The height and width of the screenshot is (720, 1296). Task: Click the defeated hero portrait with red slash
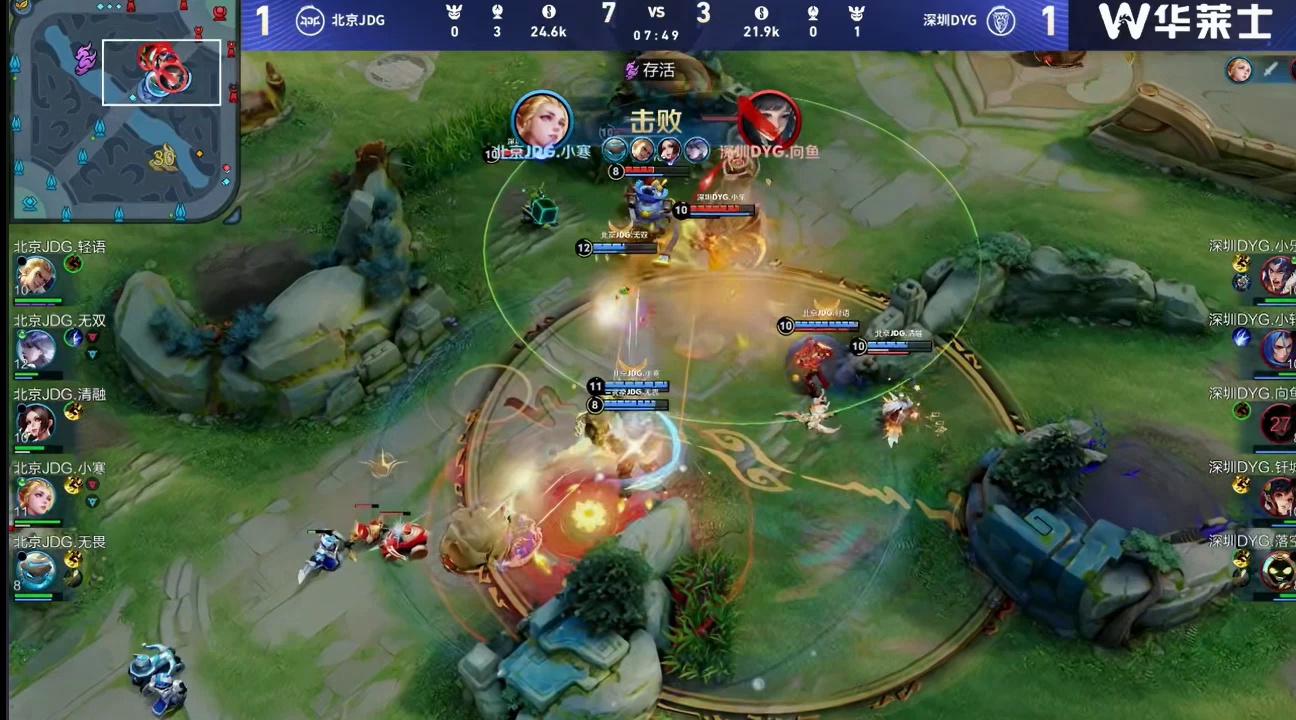point(769,120)
